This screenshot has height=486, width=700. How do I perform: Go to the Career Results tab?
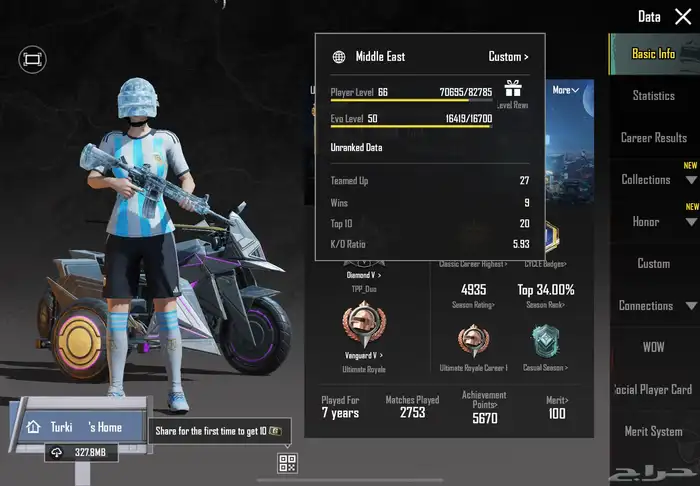(x=653, y=138)
